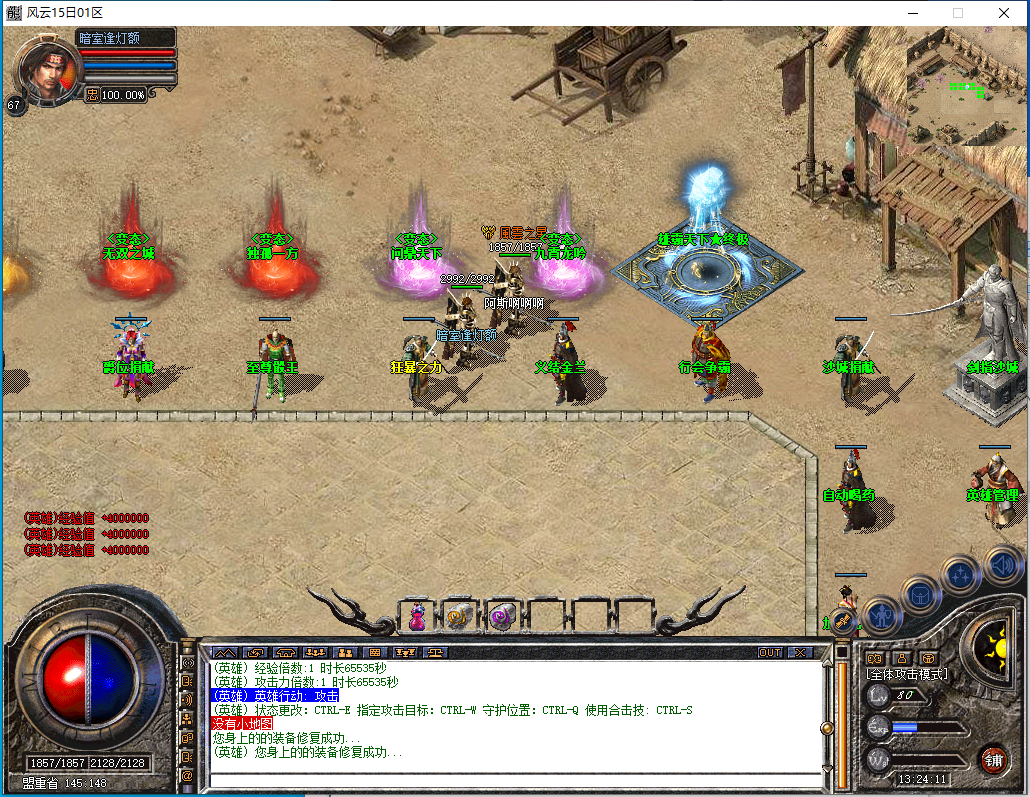The height and width of the screenshot is (797, 1030).
Task: Use the pink potion in the belt slot
Action: (416, 617)
